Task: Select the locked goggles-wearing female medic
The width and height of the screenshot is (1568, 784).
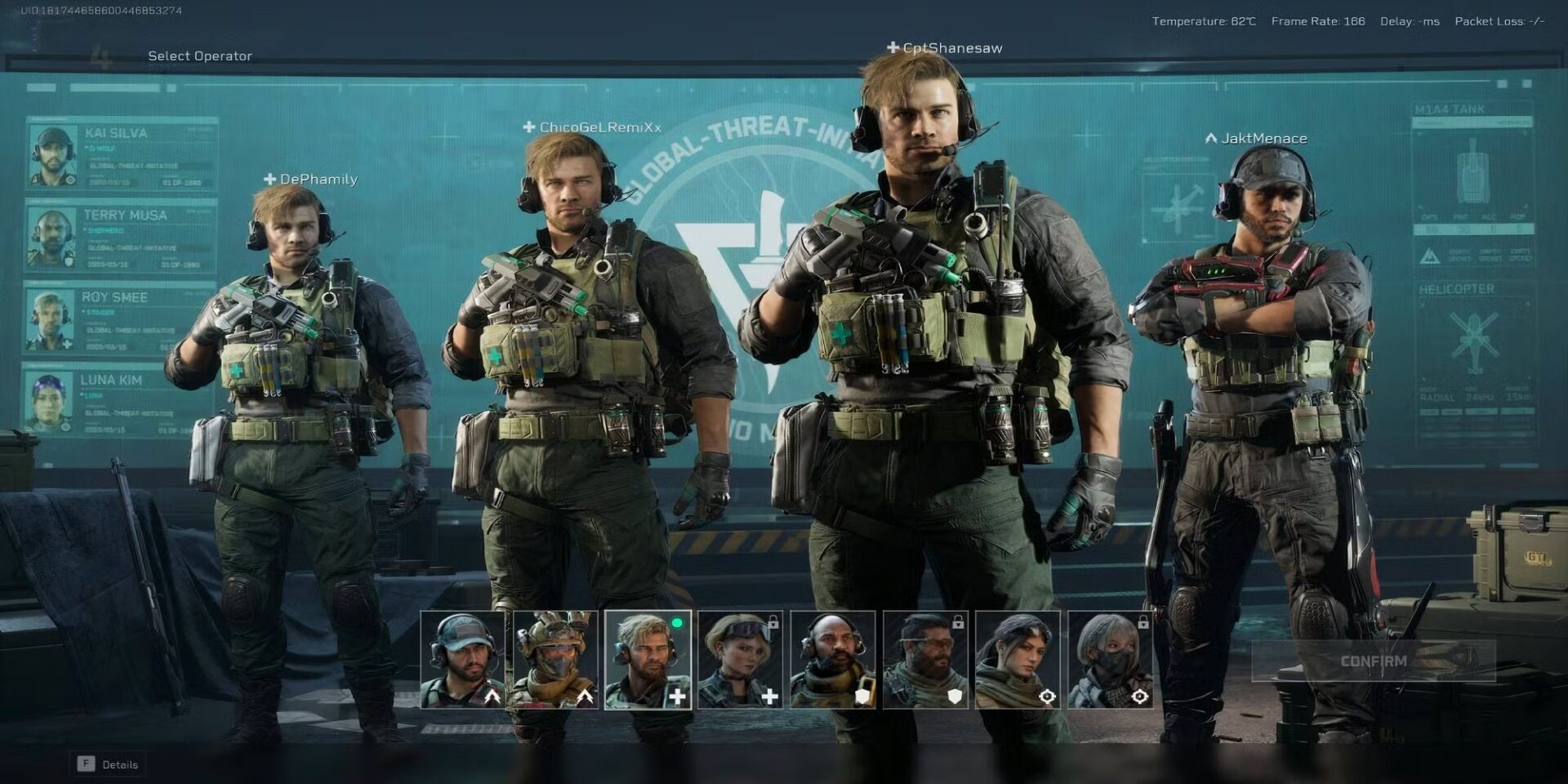Action: [x=740, y=660]
